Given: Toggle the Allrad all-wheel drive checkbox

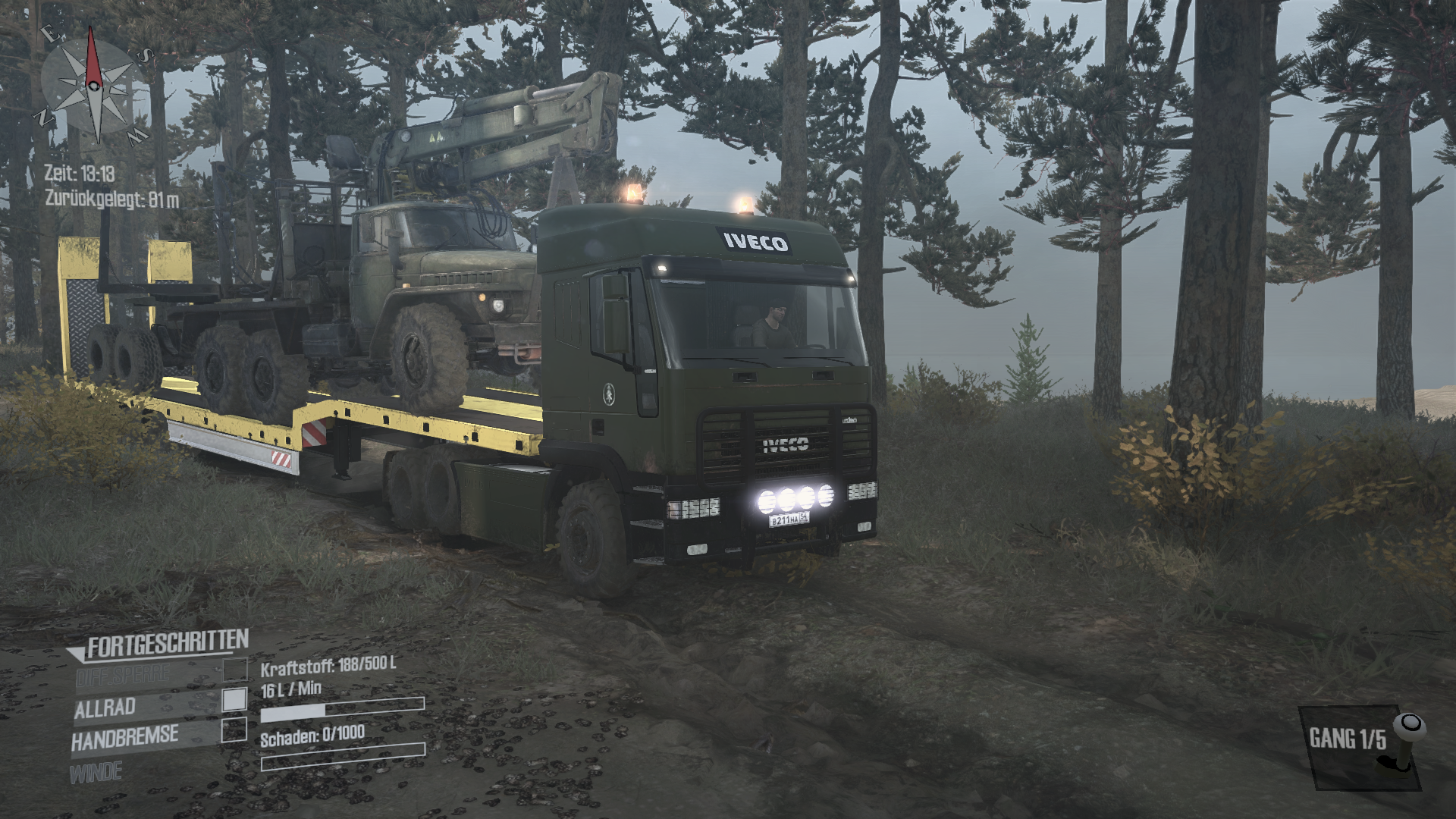Looking at the screenshot, I should [234, 700].
